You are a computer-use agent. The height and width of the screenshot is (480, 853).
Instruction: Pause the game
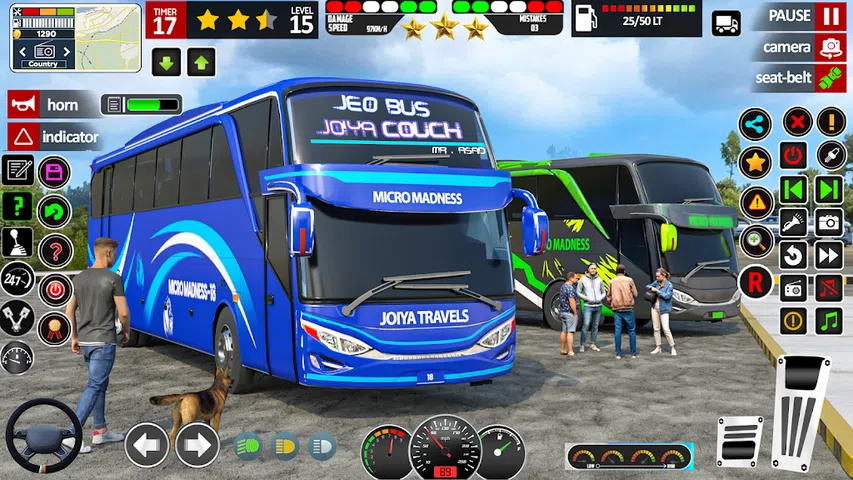coord(830,17)
